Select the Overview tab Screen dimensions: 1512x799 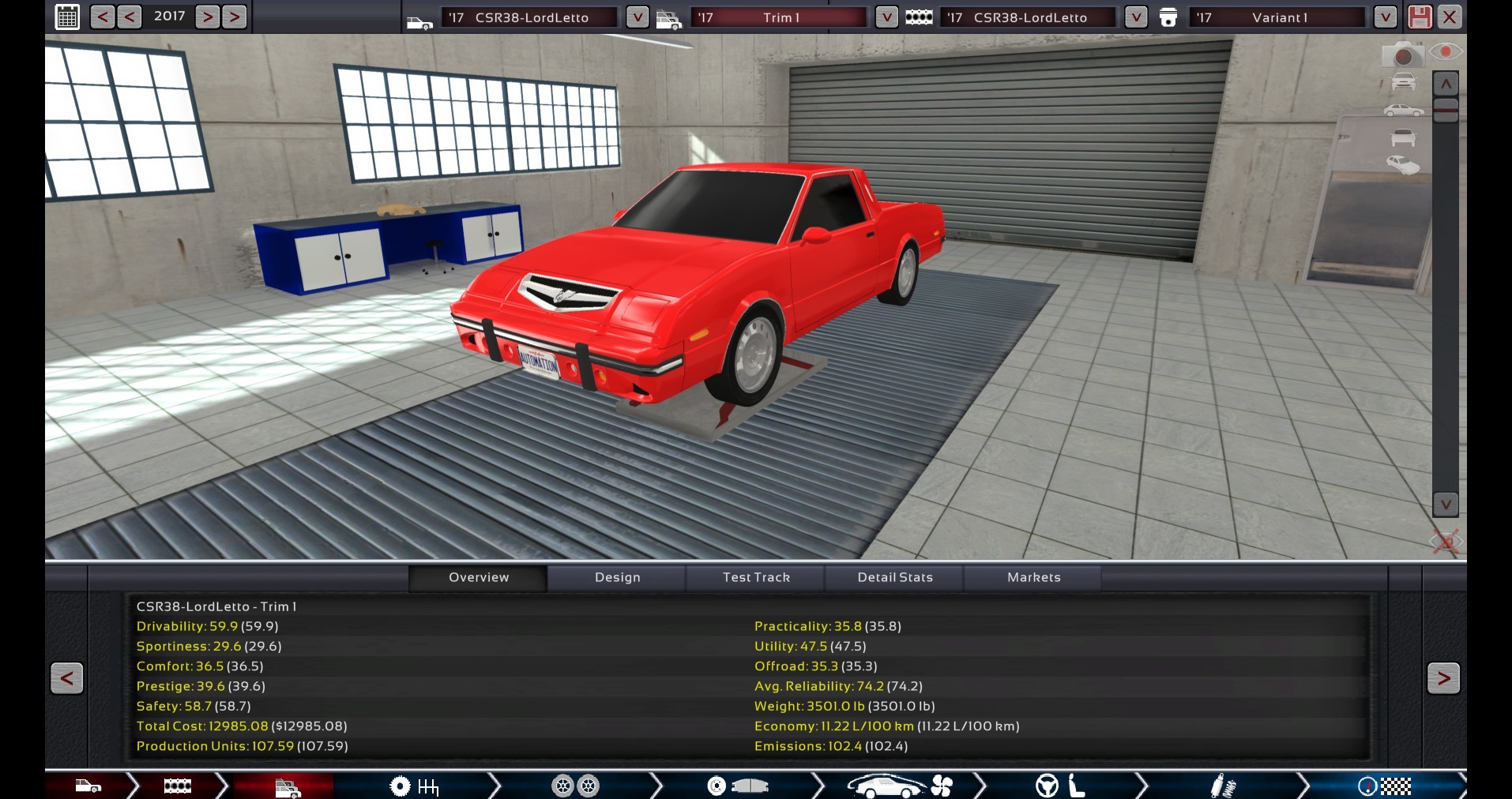tap(479, 577)
